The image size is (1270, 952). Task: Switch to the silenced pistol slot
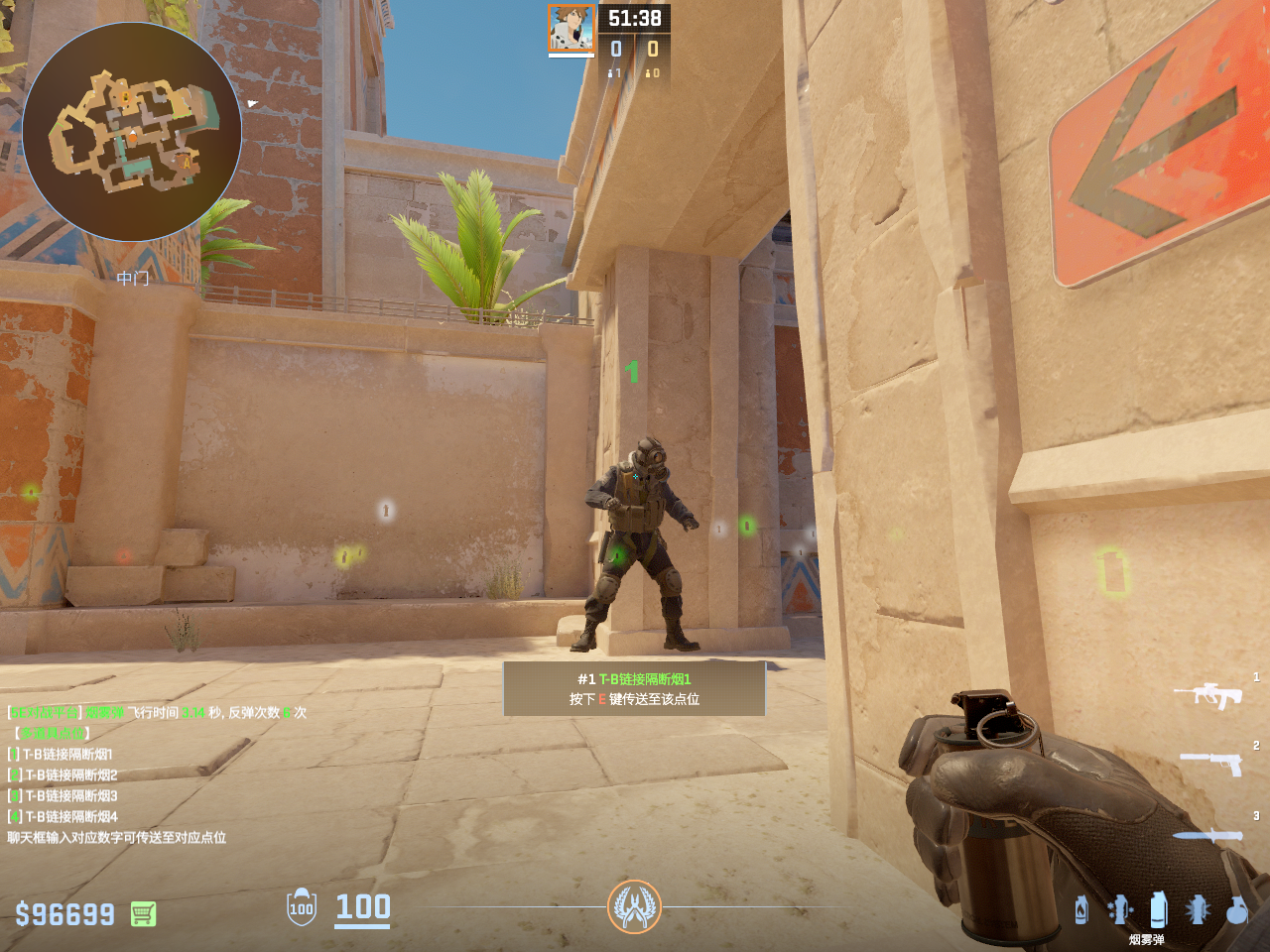pyautogui.click(x=1211, y=762)
